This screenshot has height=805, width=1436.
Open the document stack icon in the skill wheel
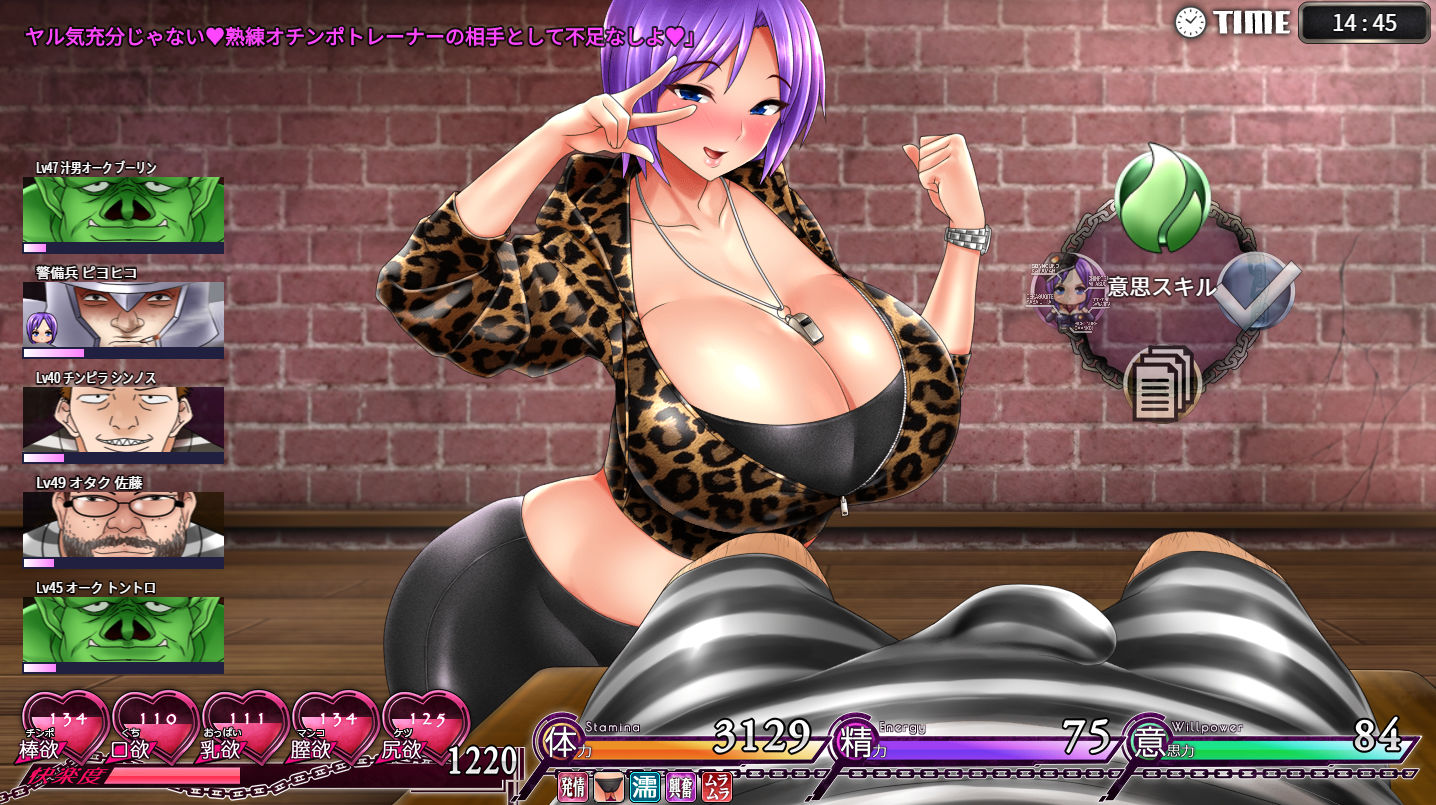[1162, 383]
